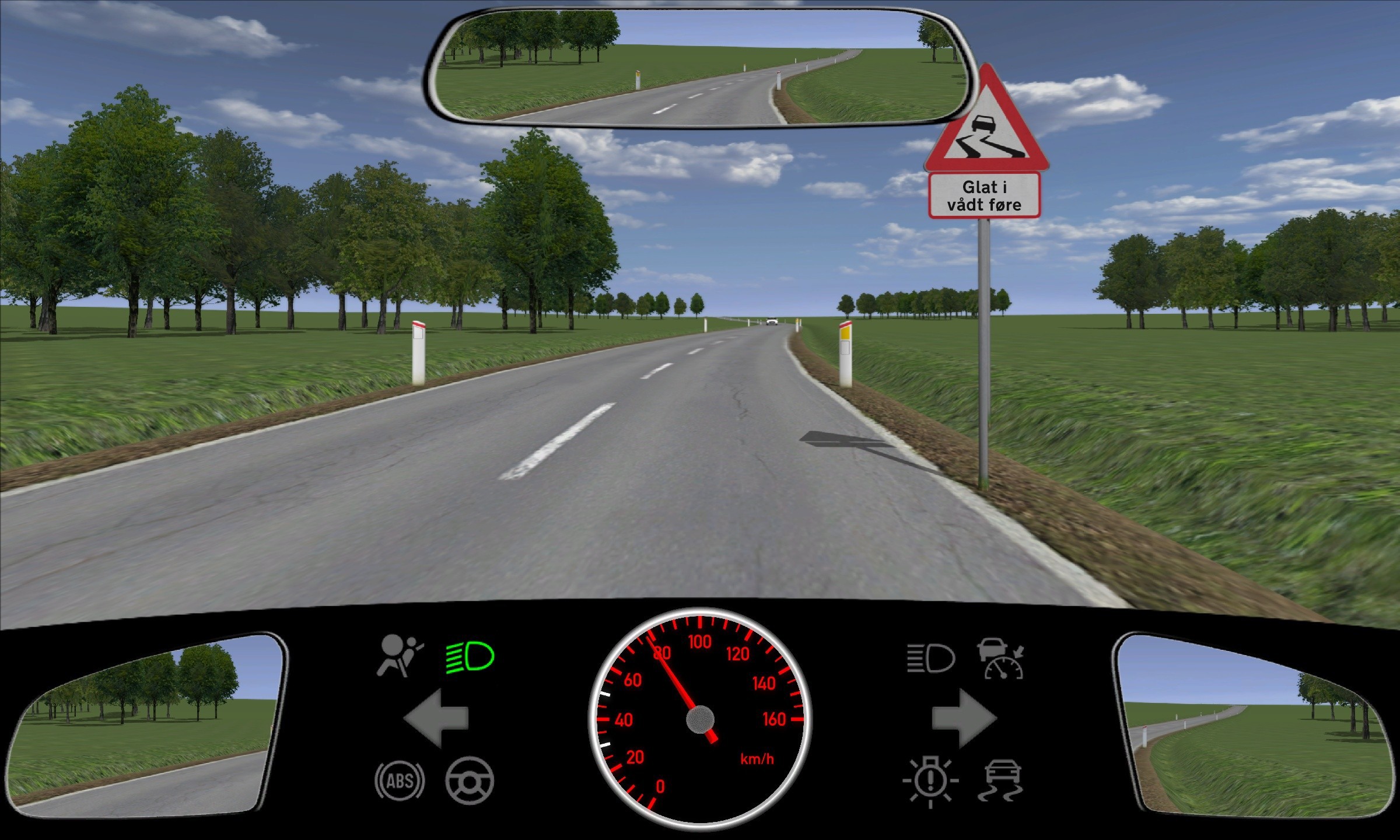The height and width of the screenshot is (840, 1400).
Task: Toggle the grey high beam headlight icon
Action: point(931,659)
